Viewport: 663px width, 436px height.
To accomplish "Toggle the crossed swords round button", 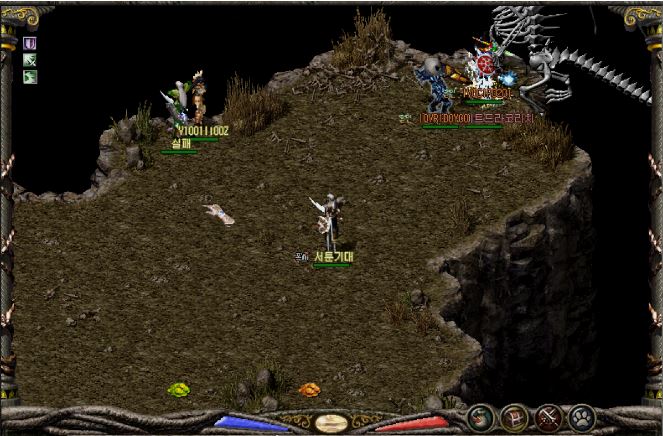I will tap(547, 417).
